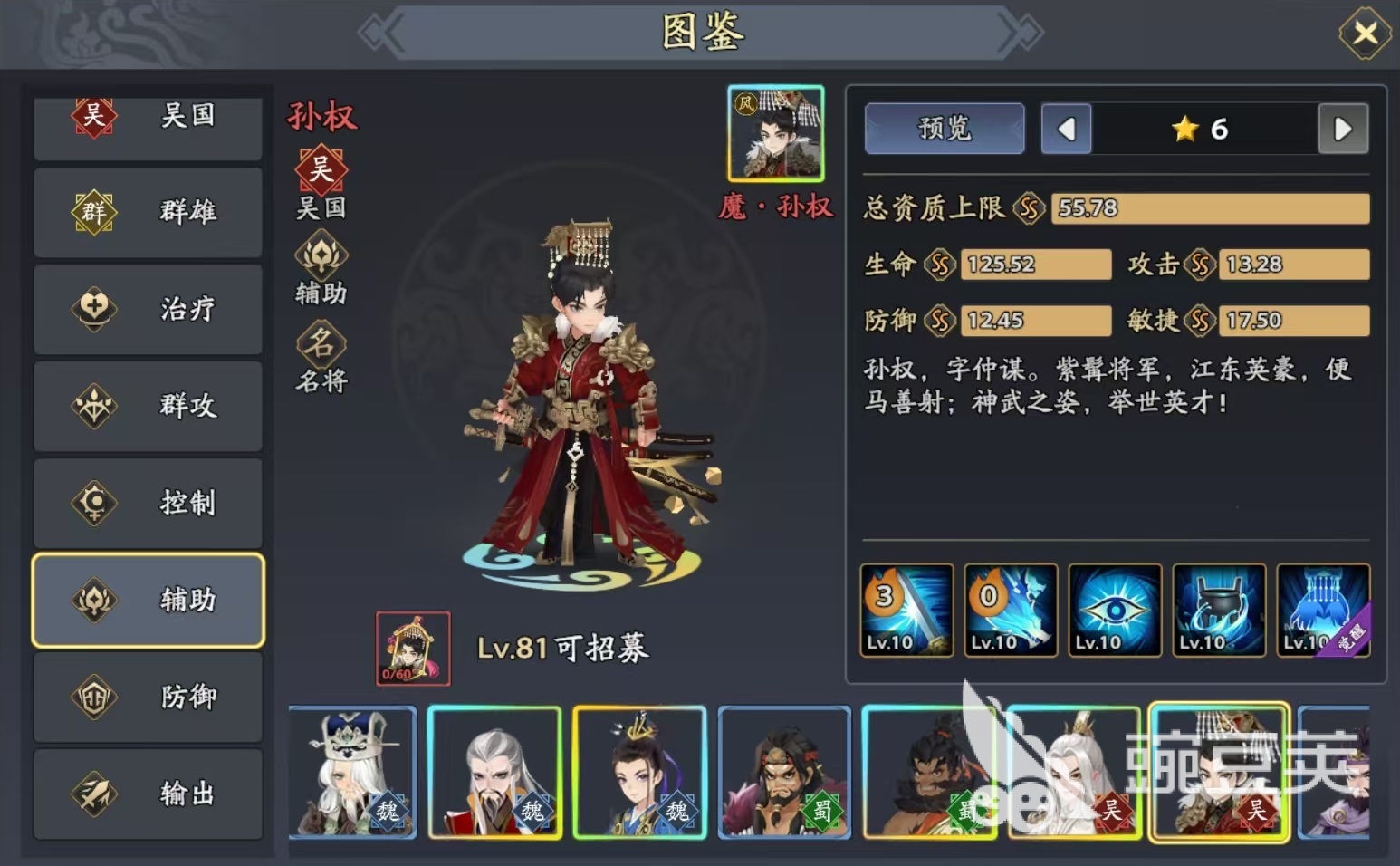Toggle the 控制 category filter
1400x866 pixels.
click(x=148, y=503)
